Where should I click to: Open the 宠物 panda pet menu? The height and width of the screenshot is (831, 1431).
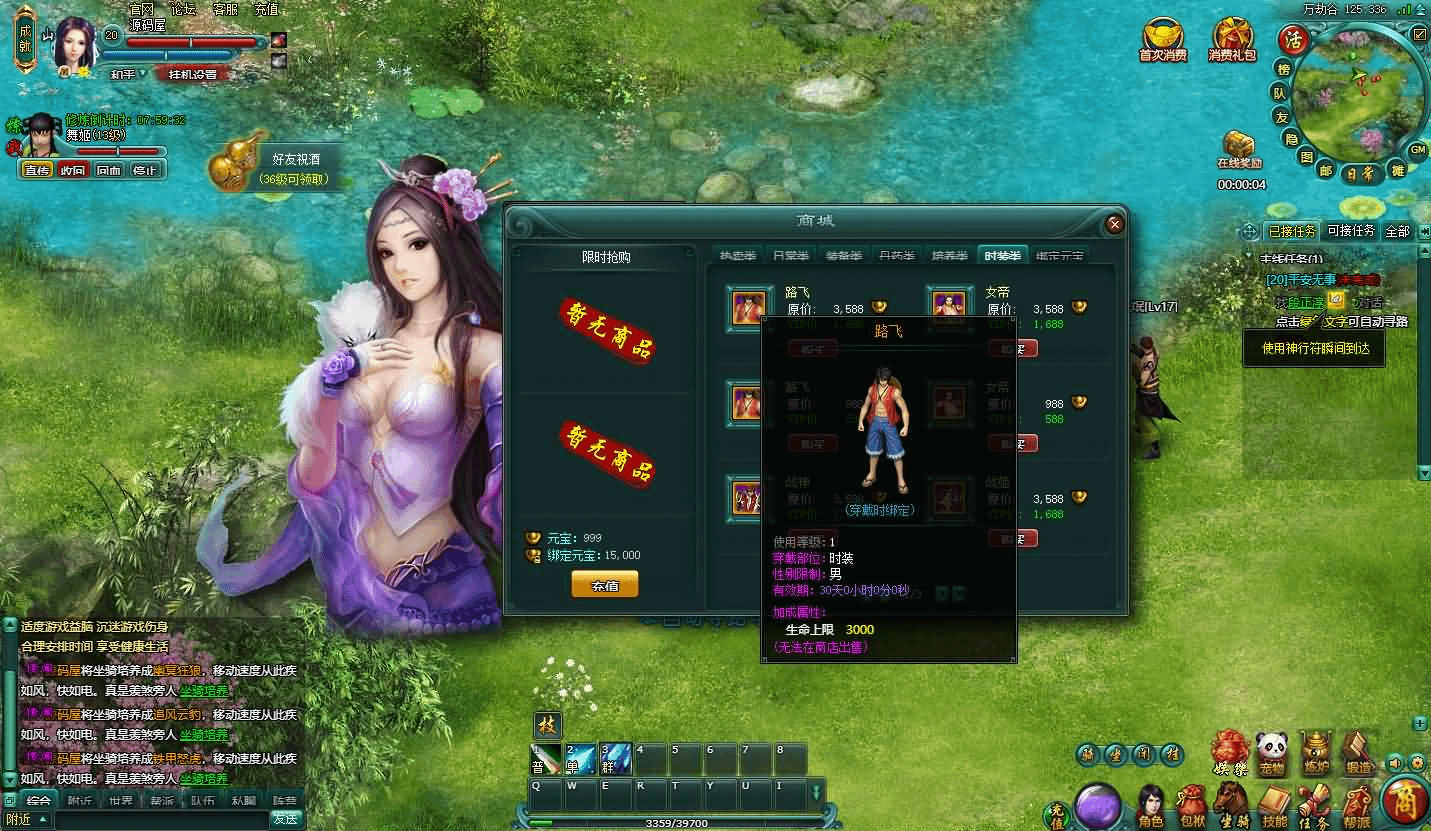pyautogui.click(x=1270, y=750)
